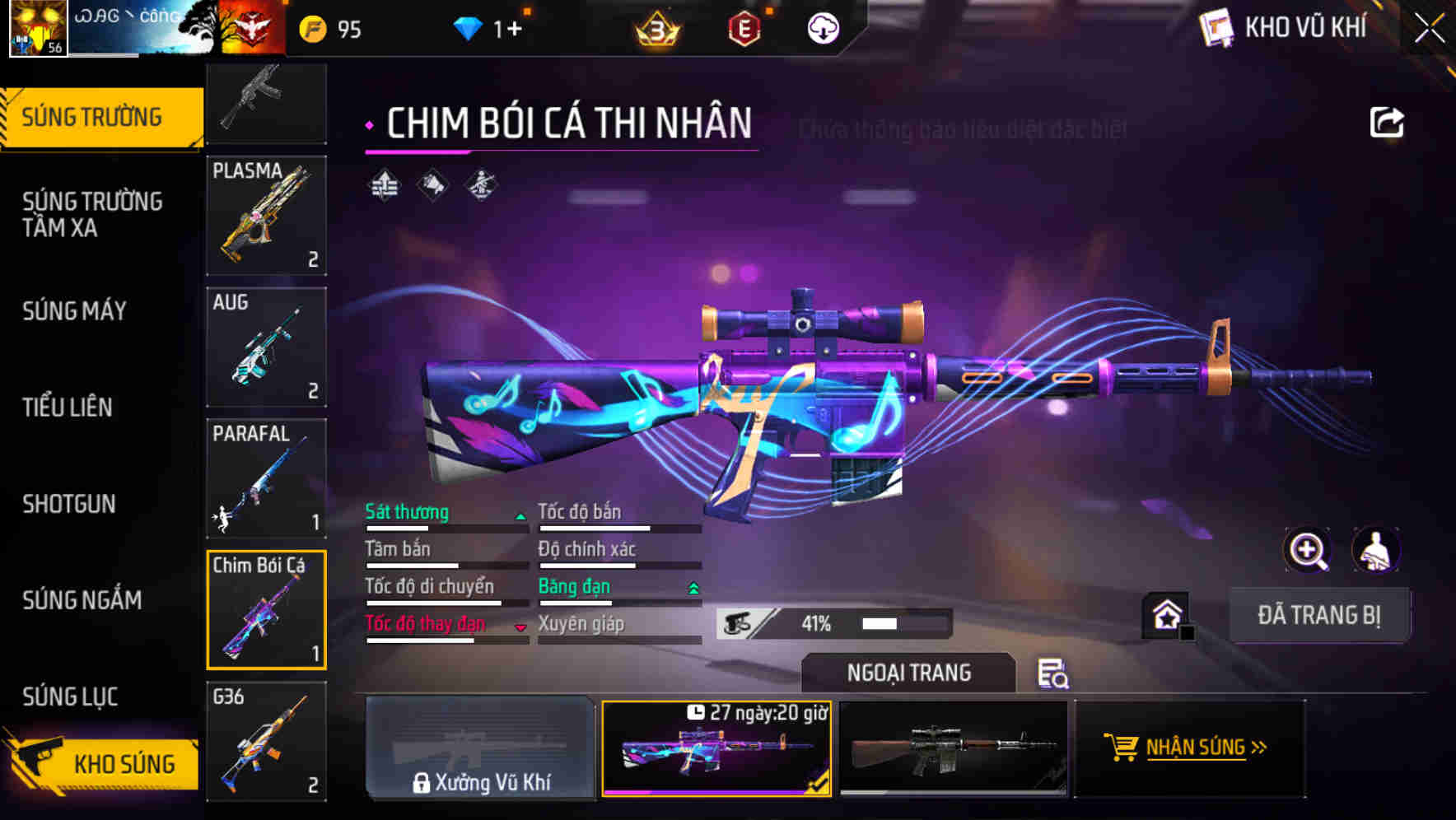Toggle the soldier attribute icon under weapon title

tap(481, 183)
